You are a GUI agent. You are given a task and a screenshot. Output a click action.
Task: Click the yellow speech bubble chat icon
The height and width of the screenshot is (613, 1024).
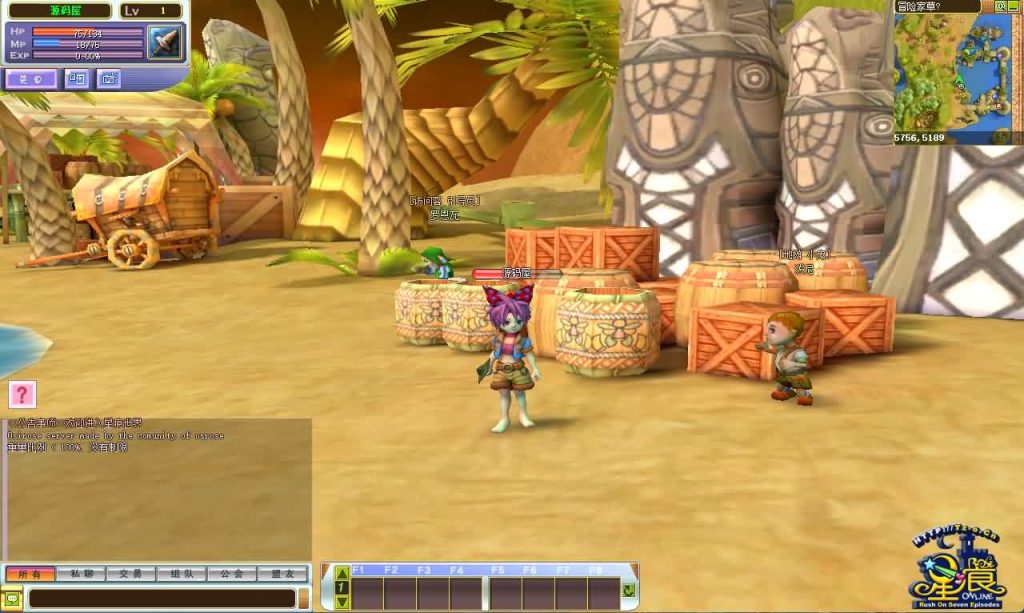coord(12,598)
